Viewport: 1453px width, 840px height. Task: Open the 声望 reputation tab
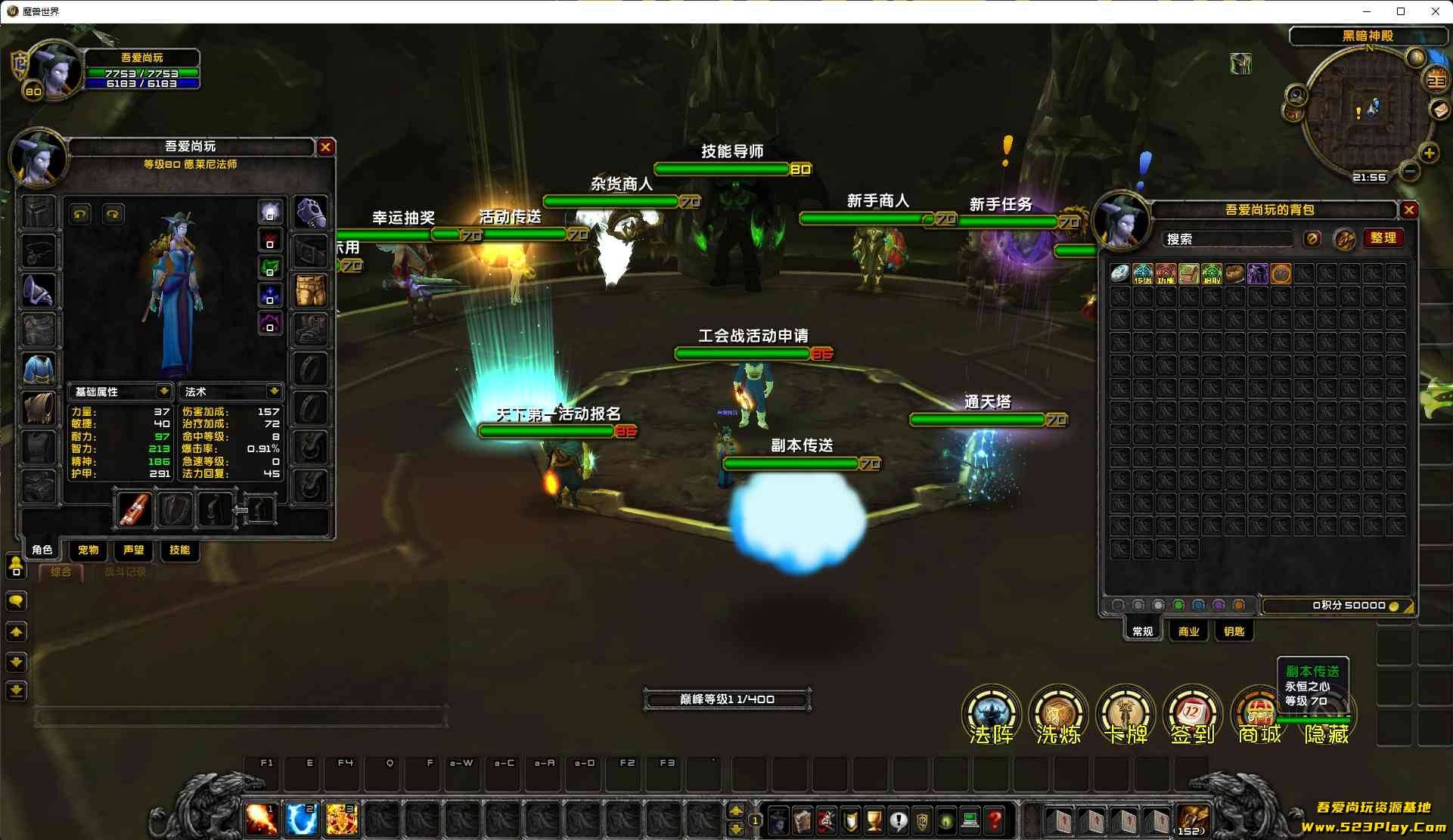pyautogui.click(x=133, y=550)
